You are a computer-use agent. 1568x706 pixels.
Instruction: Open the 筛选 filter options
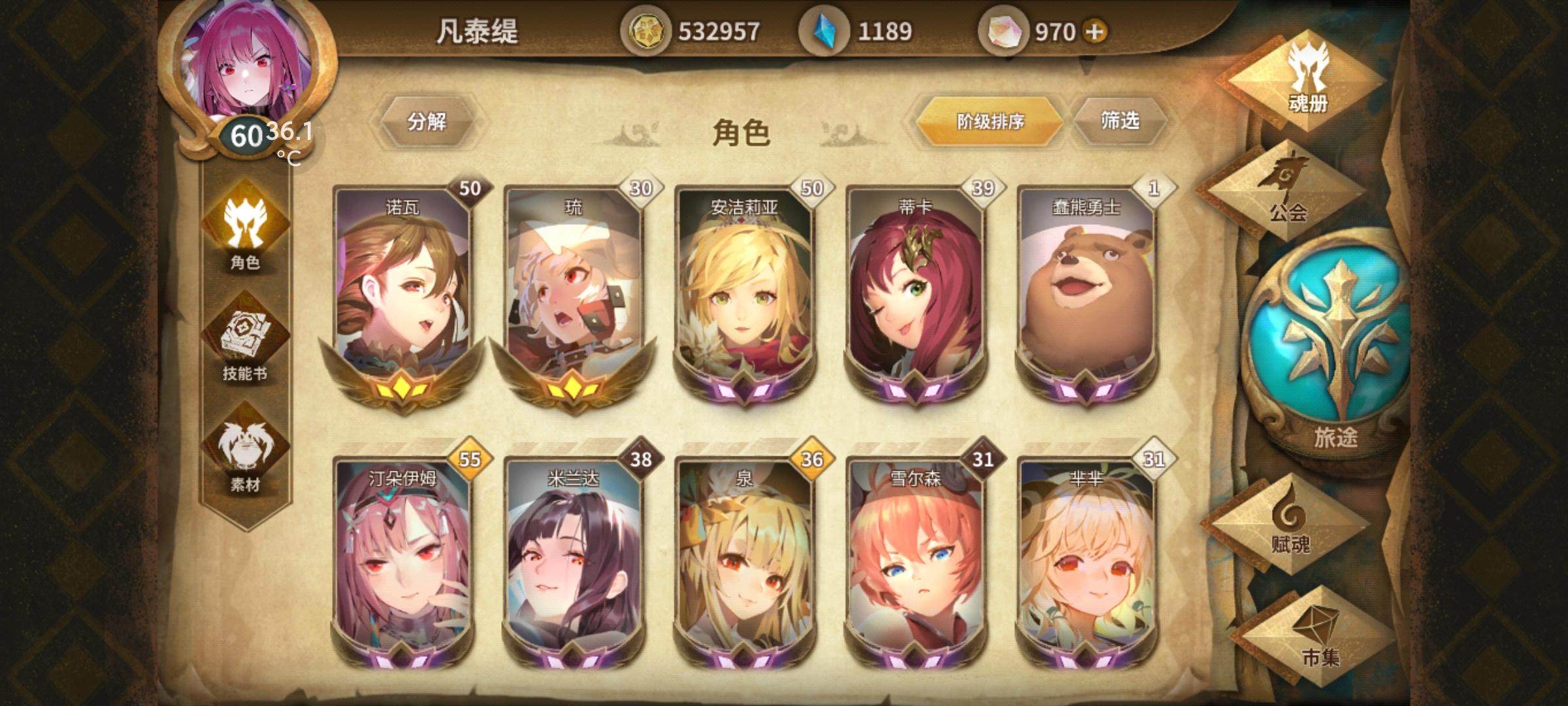pos(1122,121)
